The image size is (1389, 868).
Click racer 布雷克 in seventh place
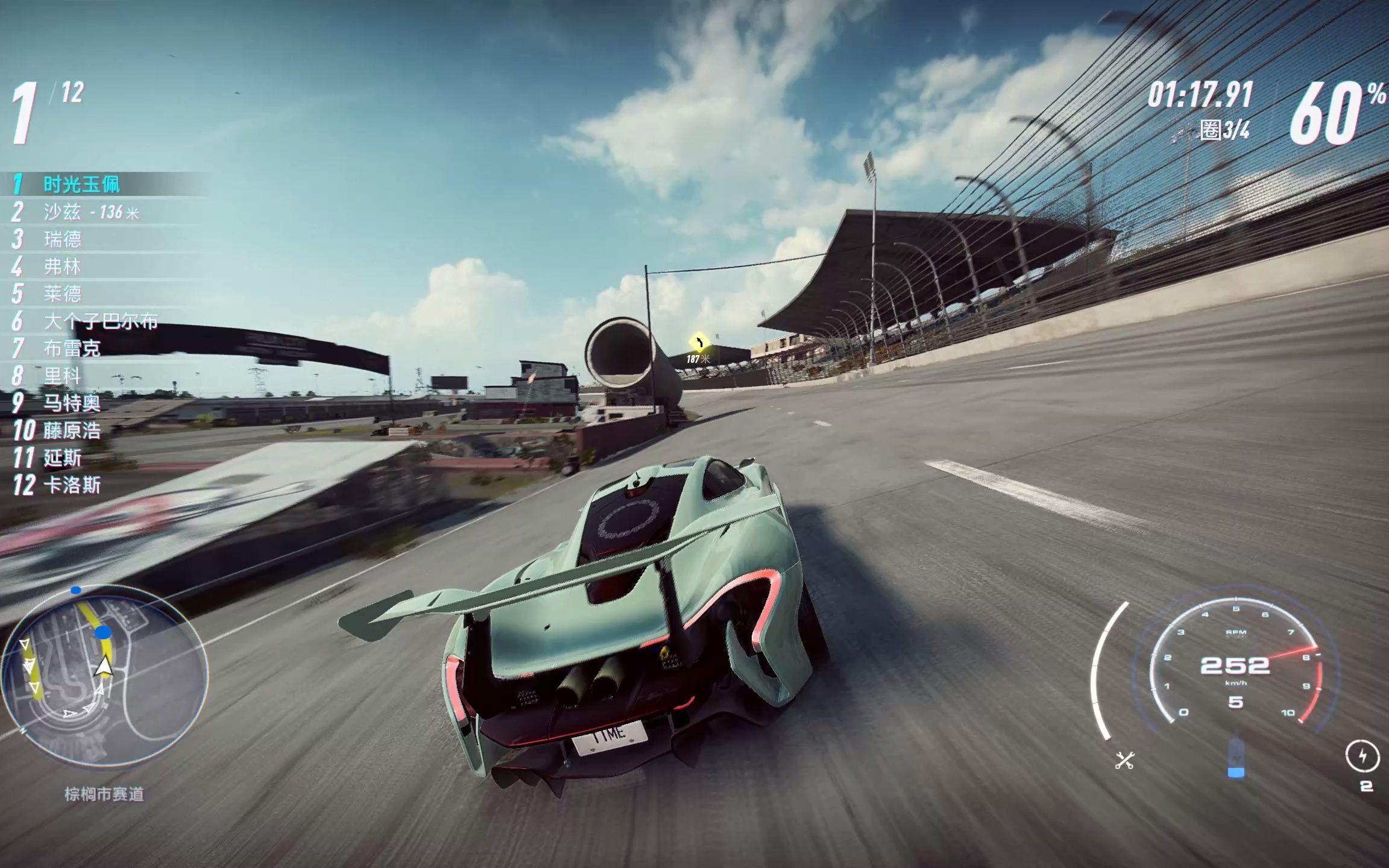[x=72, y=348]
